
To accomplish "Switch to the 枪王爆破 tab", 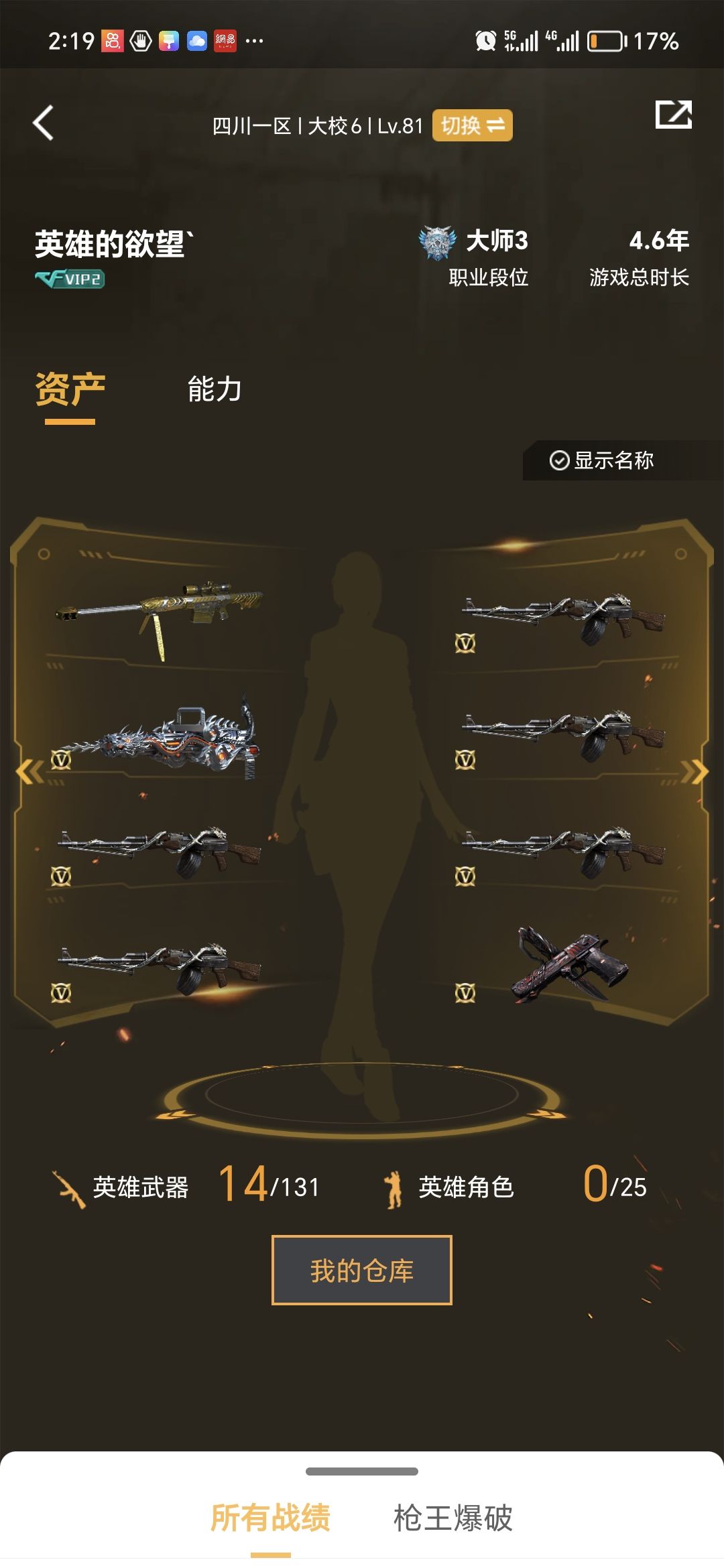I will click(453, 1518).
